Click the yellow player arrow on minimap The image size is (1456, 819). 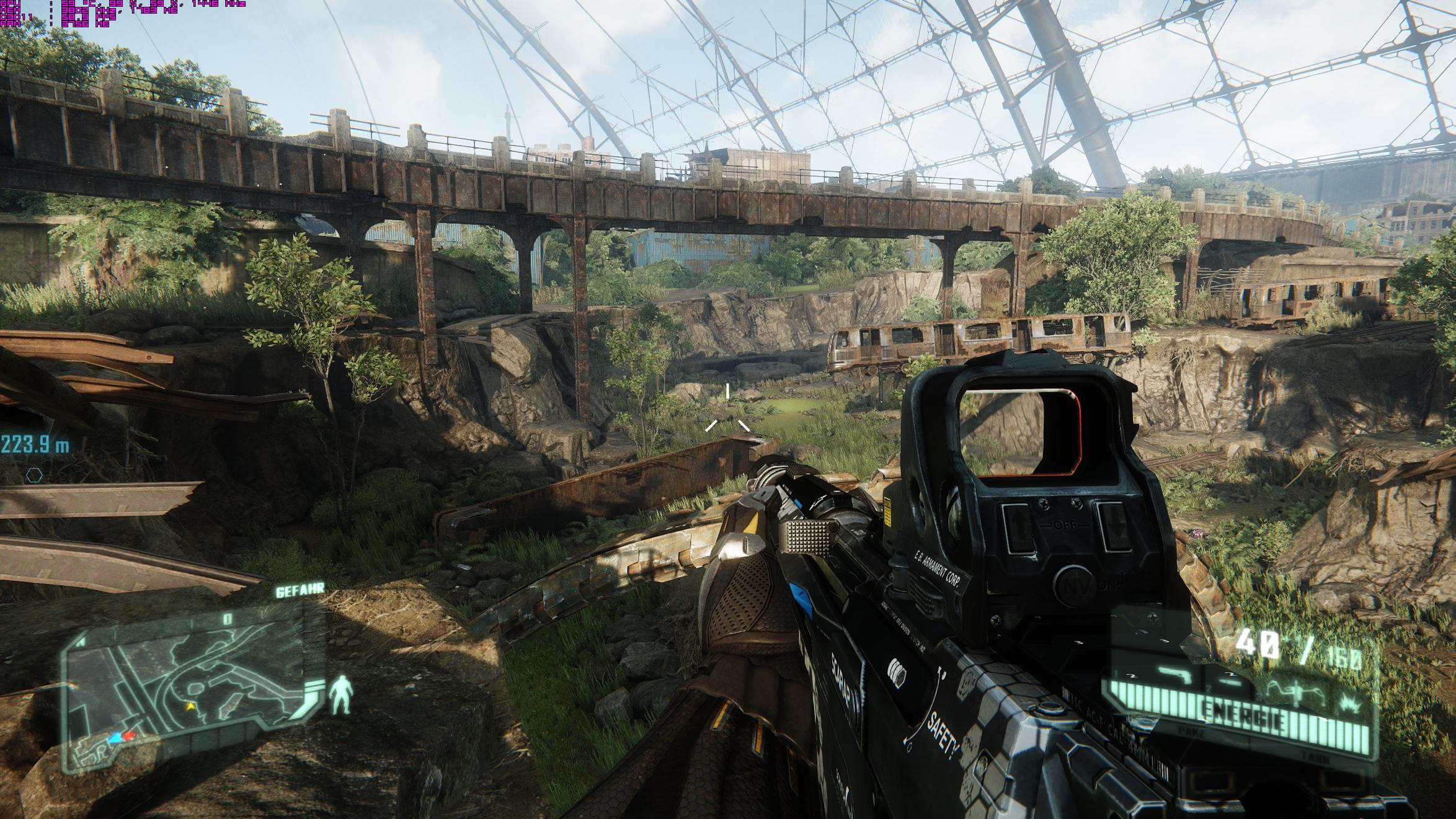click(191, 706)
